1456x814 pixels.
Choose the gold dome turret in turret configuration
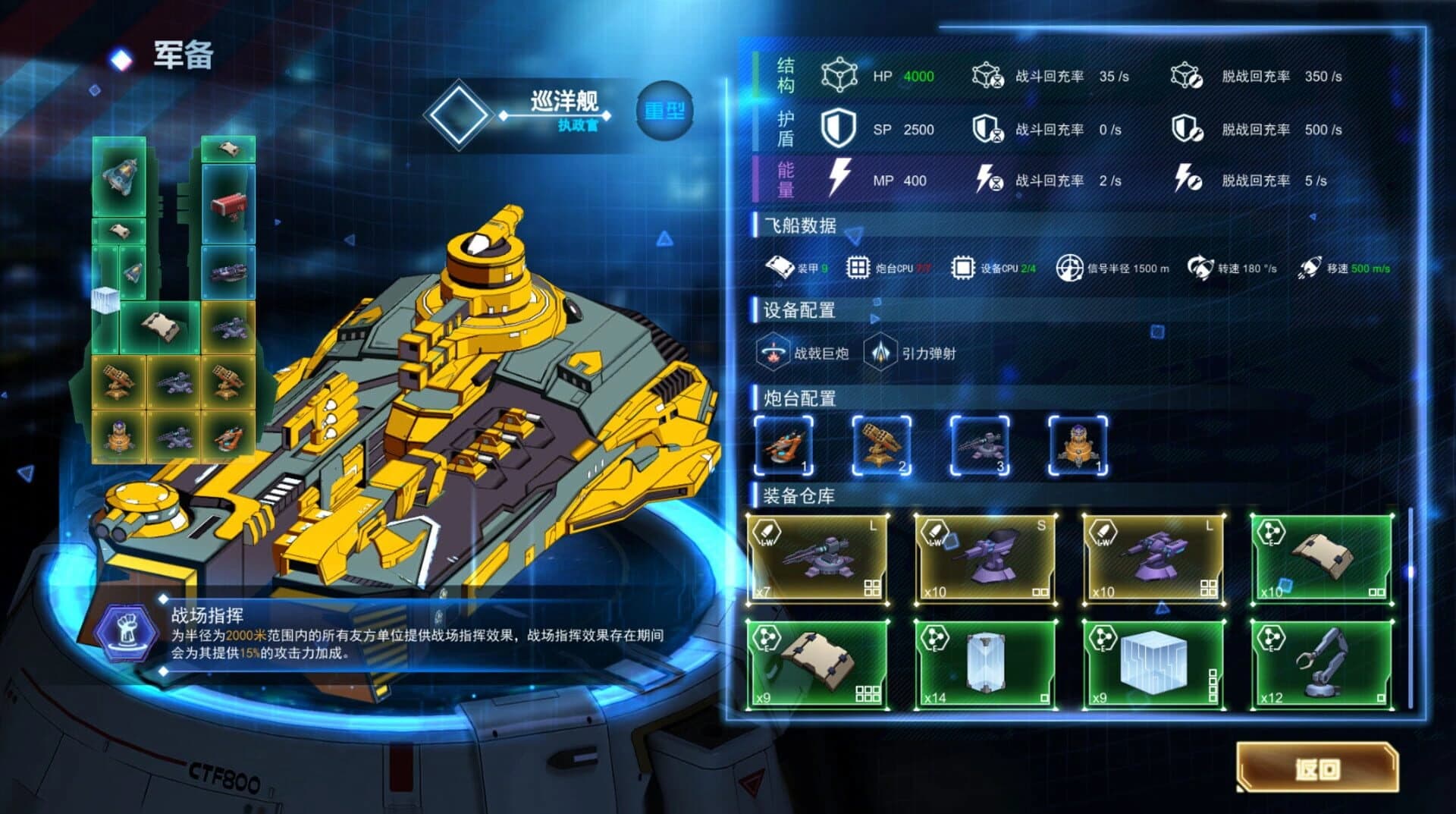pyautogui.click(x=1078, y=446)
